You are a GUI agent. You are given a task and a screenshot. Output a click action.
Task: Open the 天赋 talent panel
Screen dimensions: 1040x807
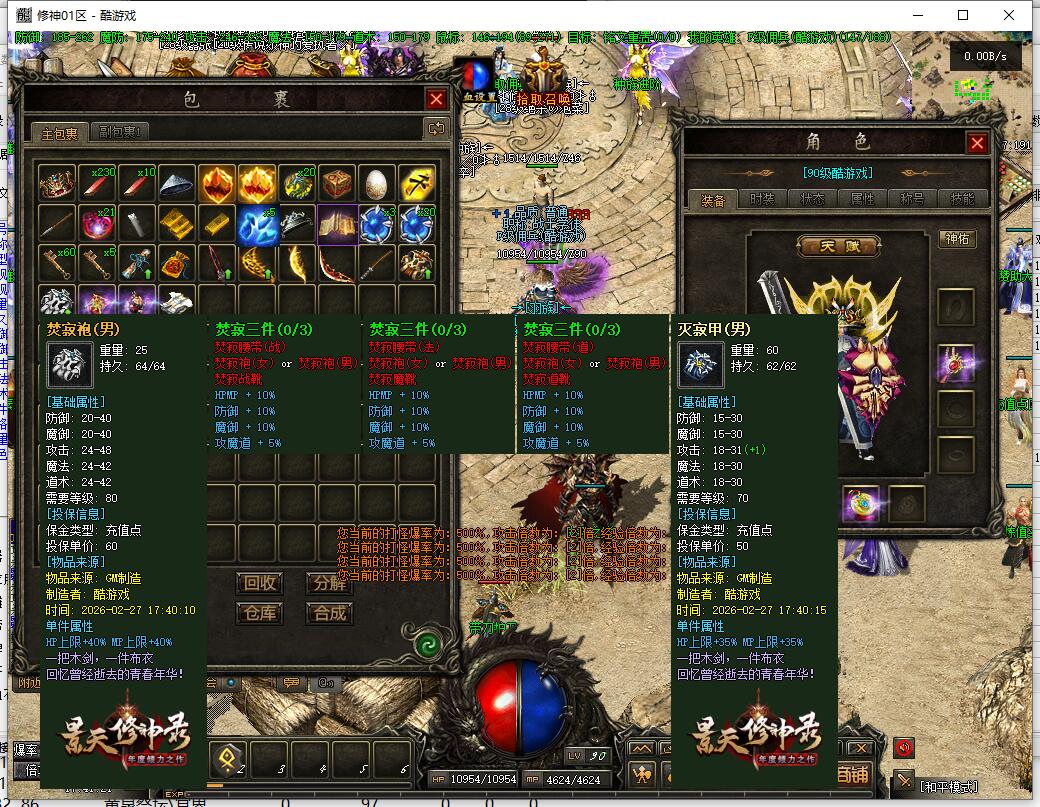tap(837, 246)
